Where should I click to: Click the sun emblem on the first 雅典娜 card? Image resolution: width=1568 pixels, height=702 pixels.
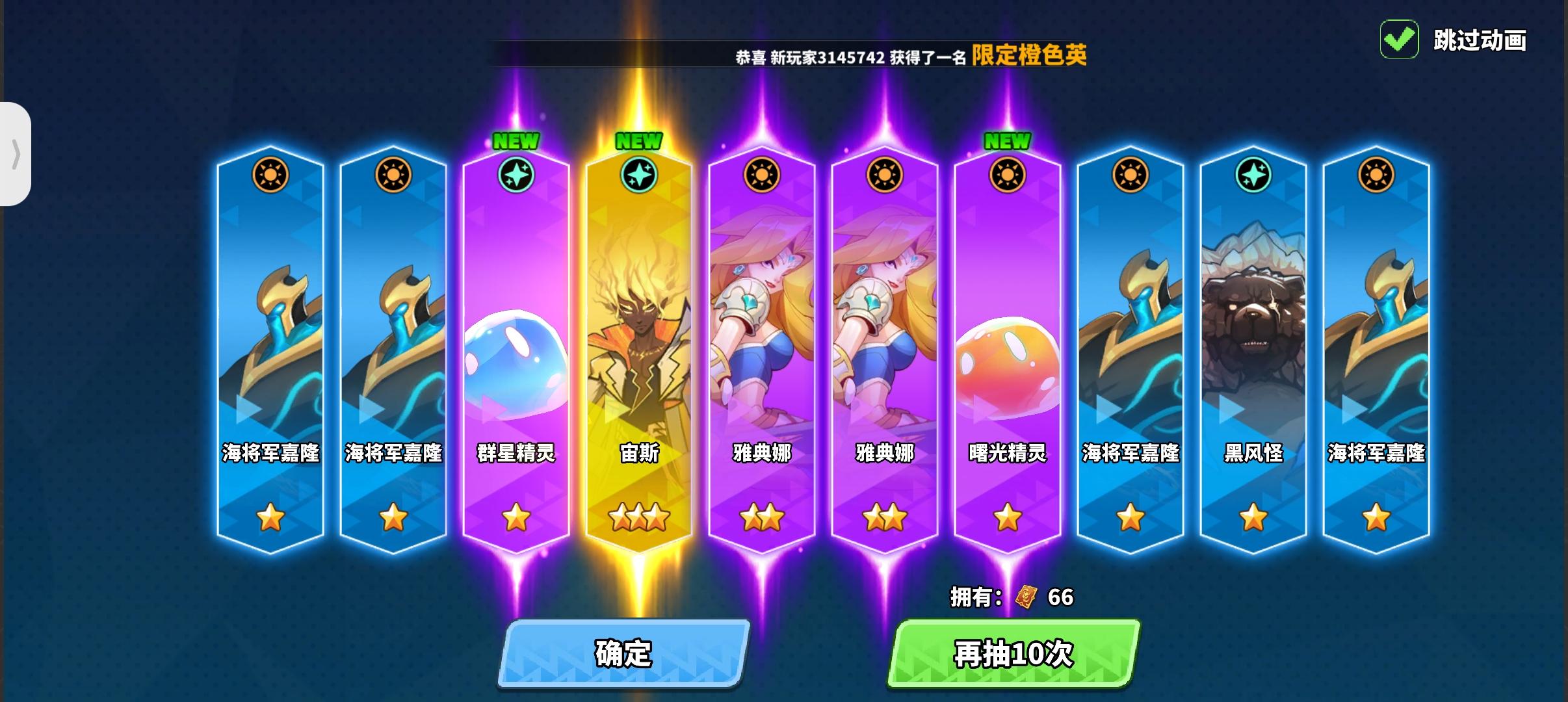pos(762,175)
